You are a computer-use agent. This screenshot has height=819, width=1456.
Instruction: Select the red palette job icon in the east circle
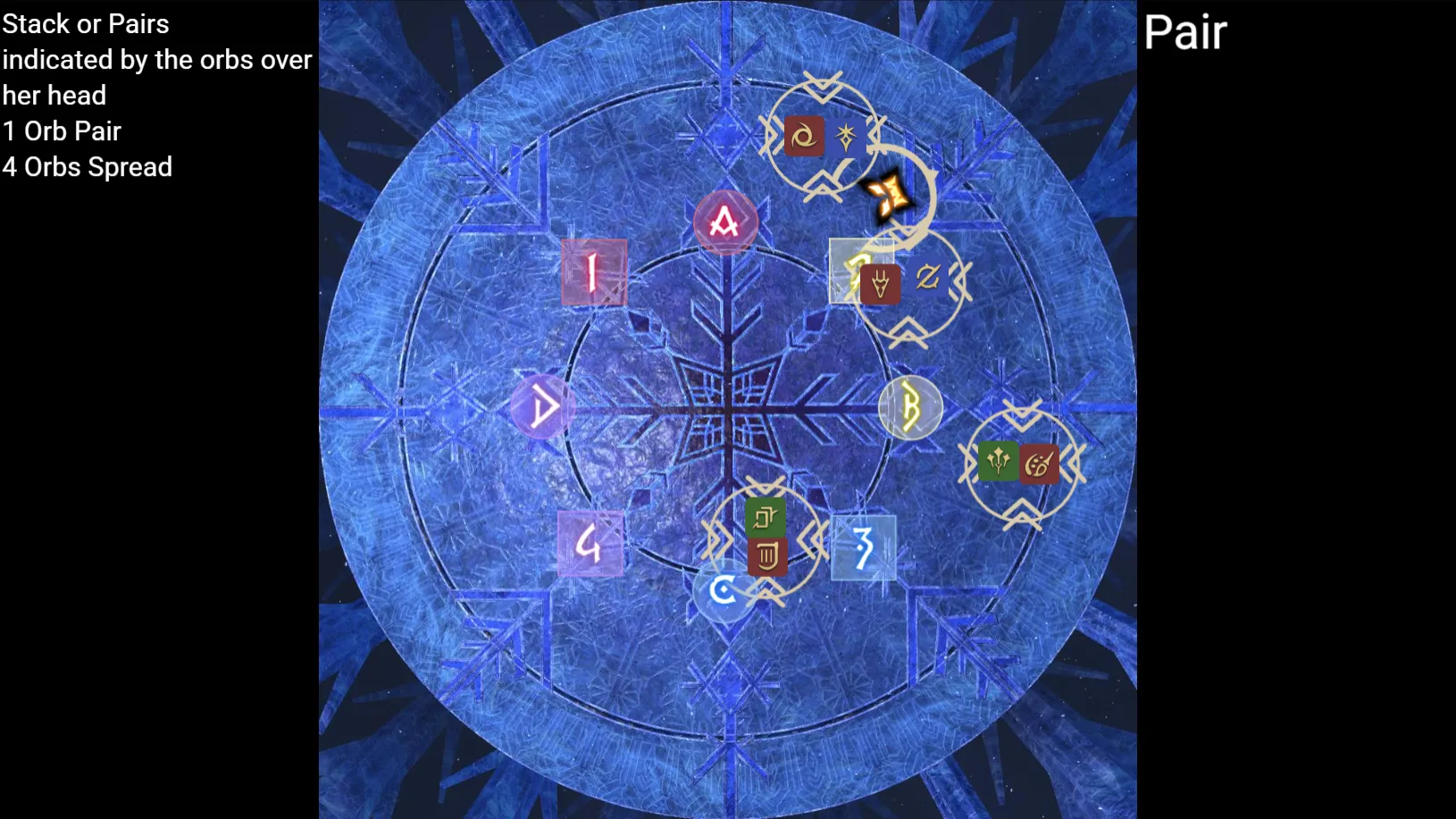[1038, 464]
